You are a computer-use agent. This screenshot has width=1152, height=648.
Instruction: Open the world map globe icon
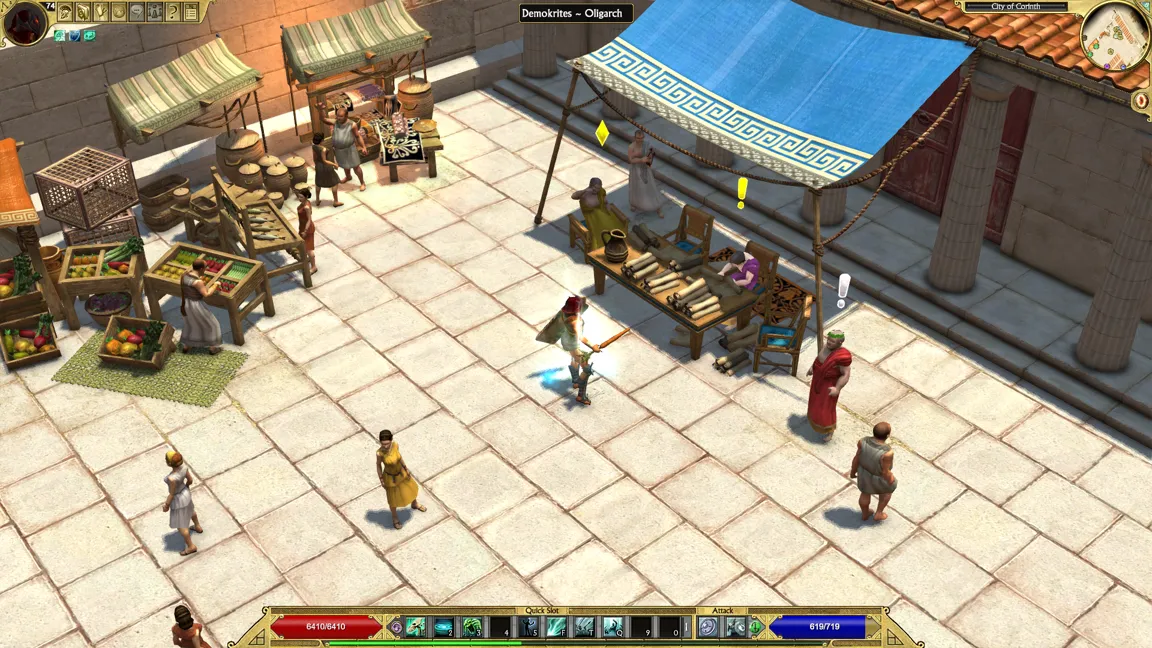119,12
